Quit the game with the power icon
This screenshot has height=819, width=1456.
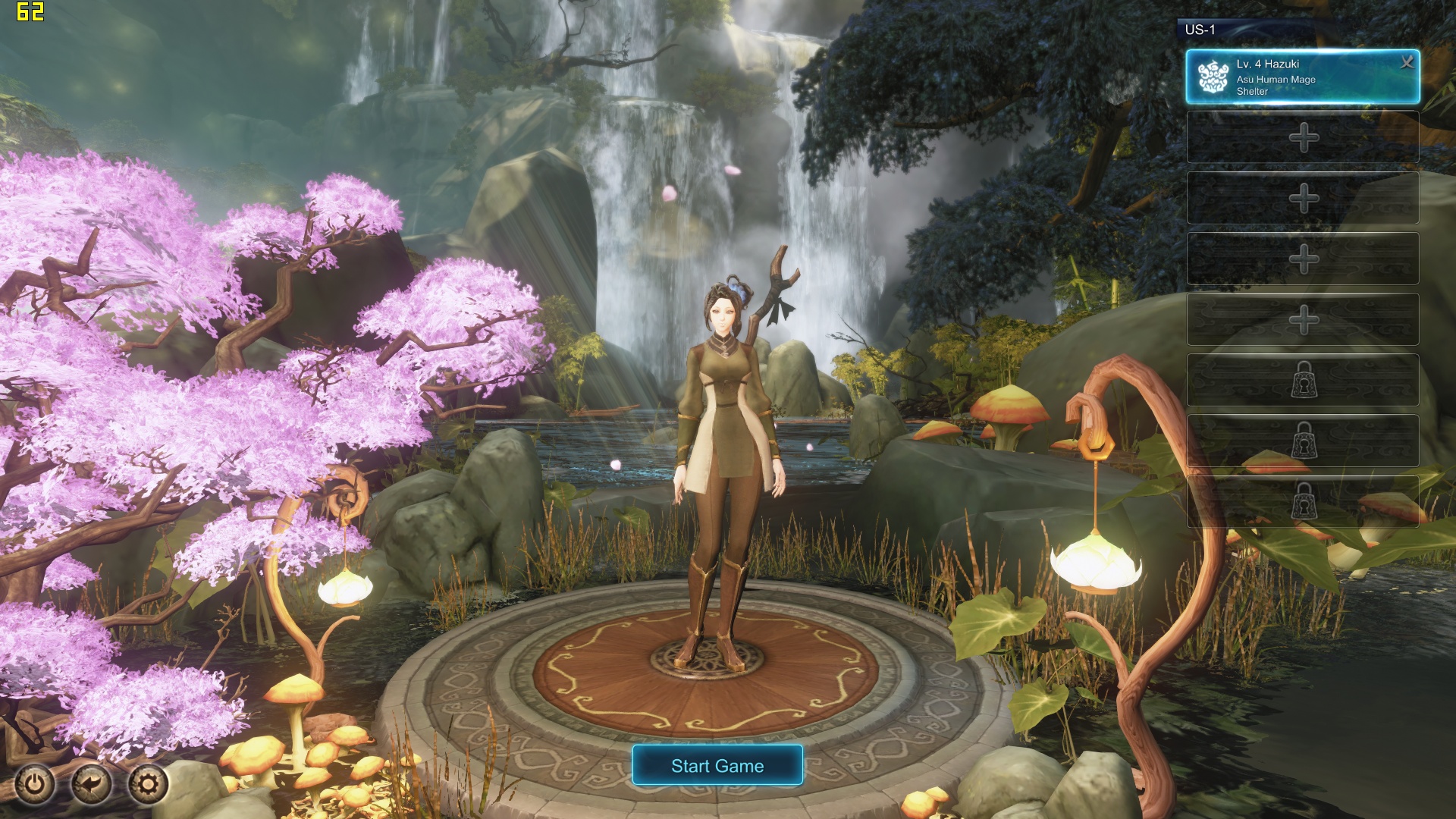(x=35, y=783)
